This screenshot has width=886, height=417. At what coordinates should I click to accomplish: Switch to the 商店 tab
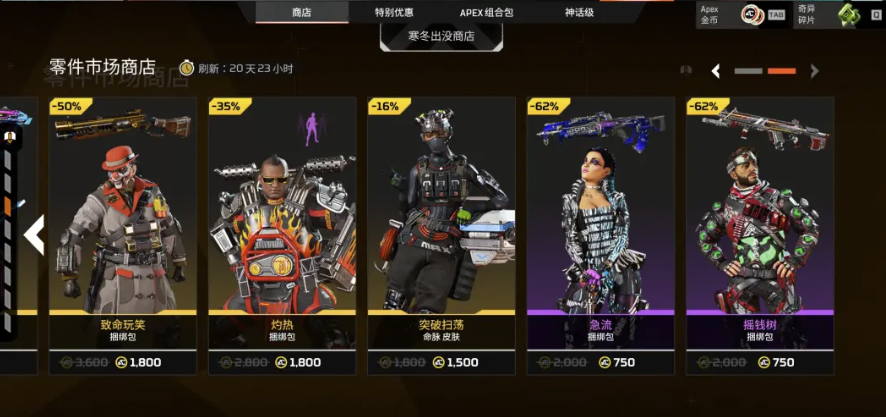pyautogui.click(x=301, y=12)
